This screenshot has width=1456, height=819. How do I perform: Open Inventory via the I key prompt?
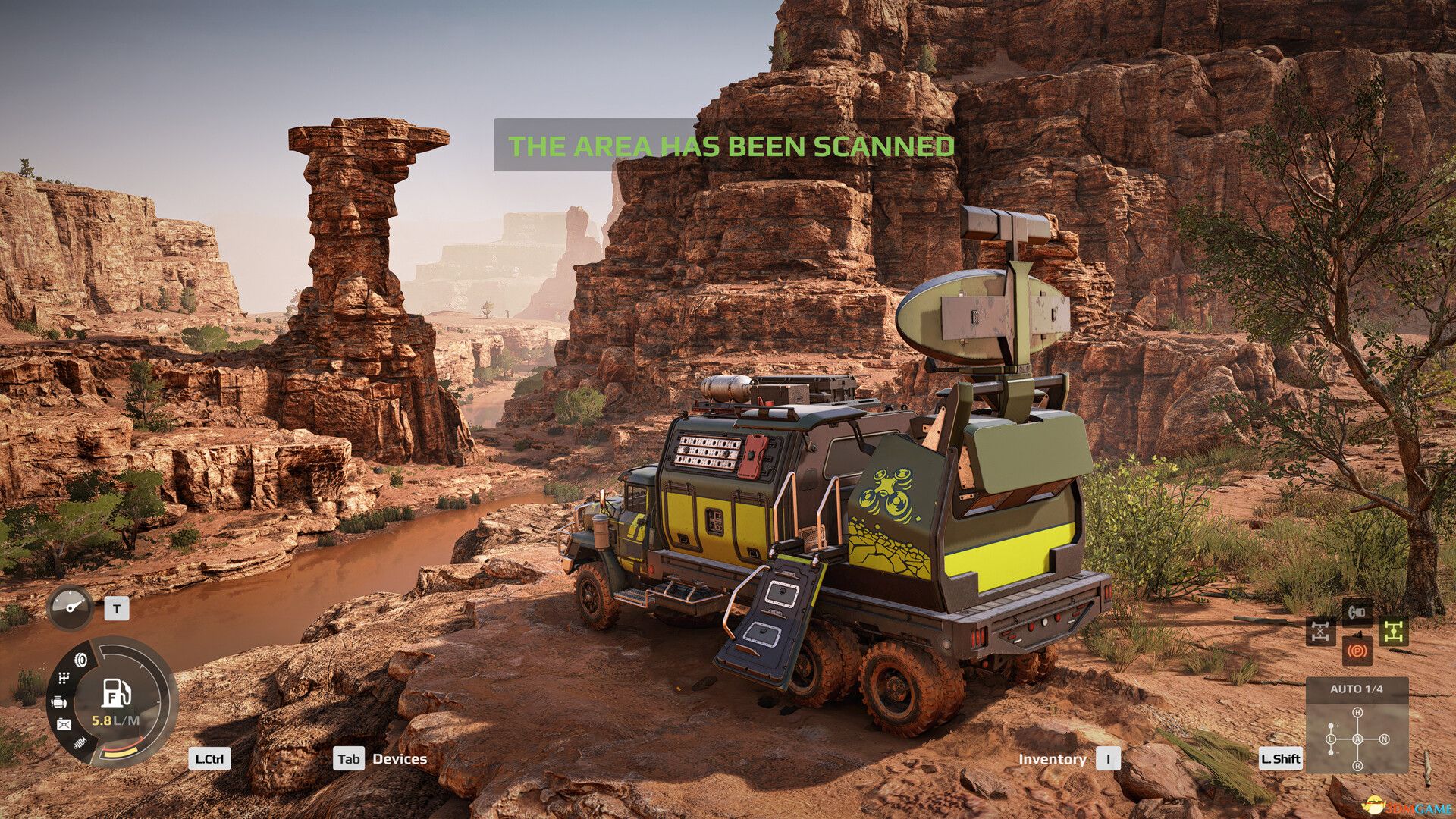coord(1109,758)
